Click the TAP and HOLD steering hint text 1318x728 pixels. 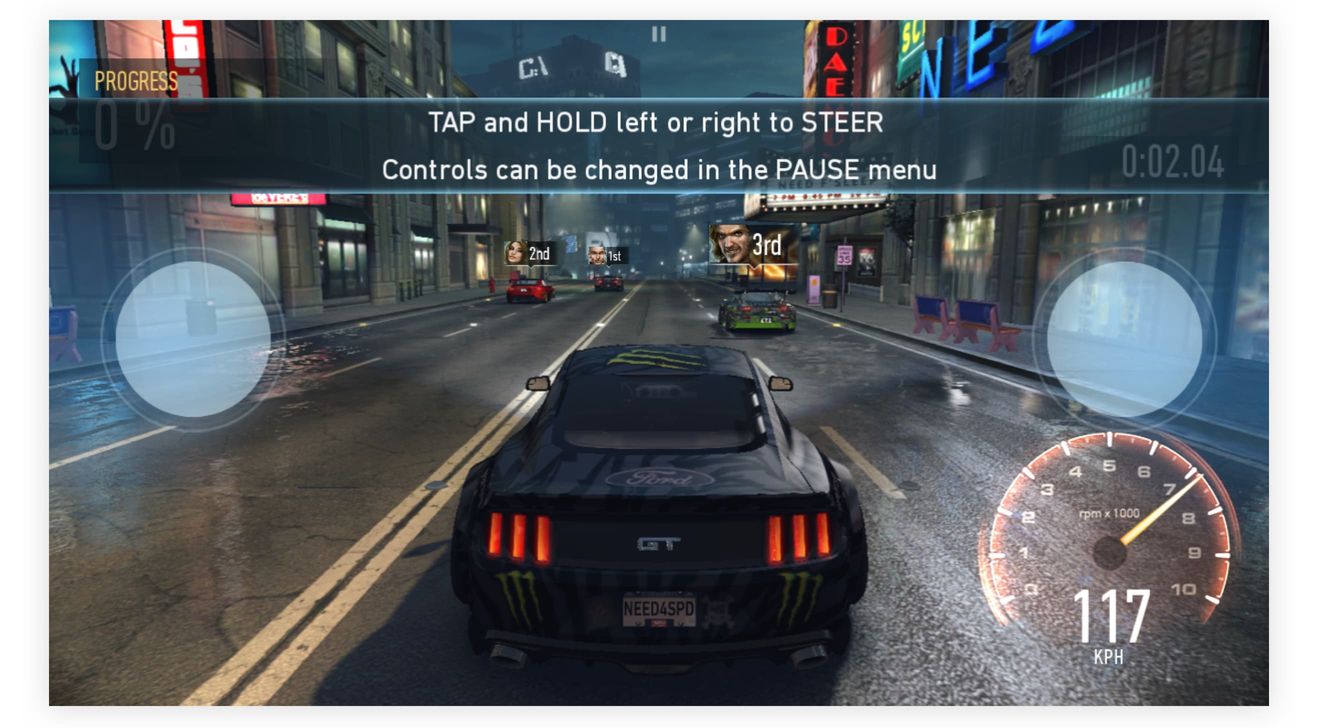[x=660, y=123]
